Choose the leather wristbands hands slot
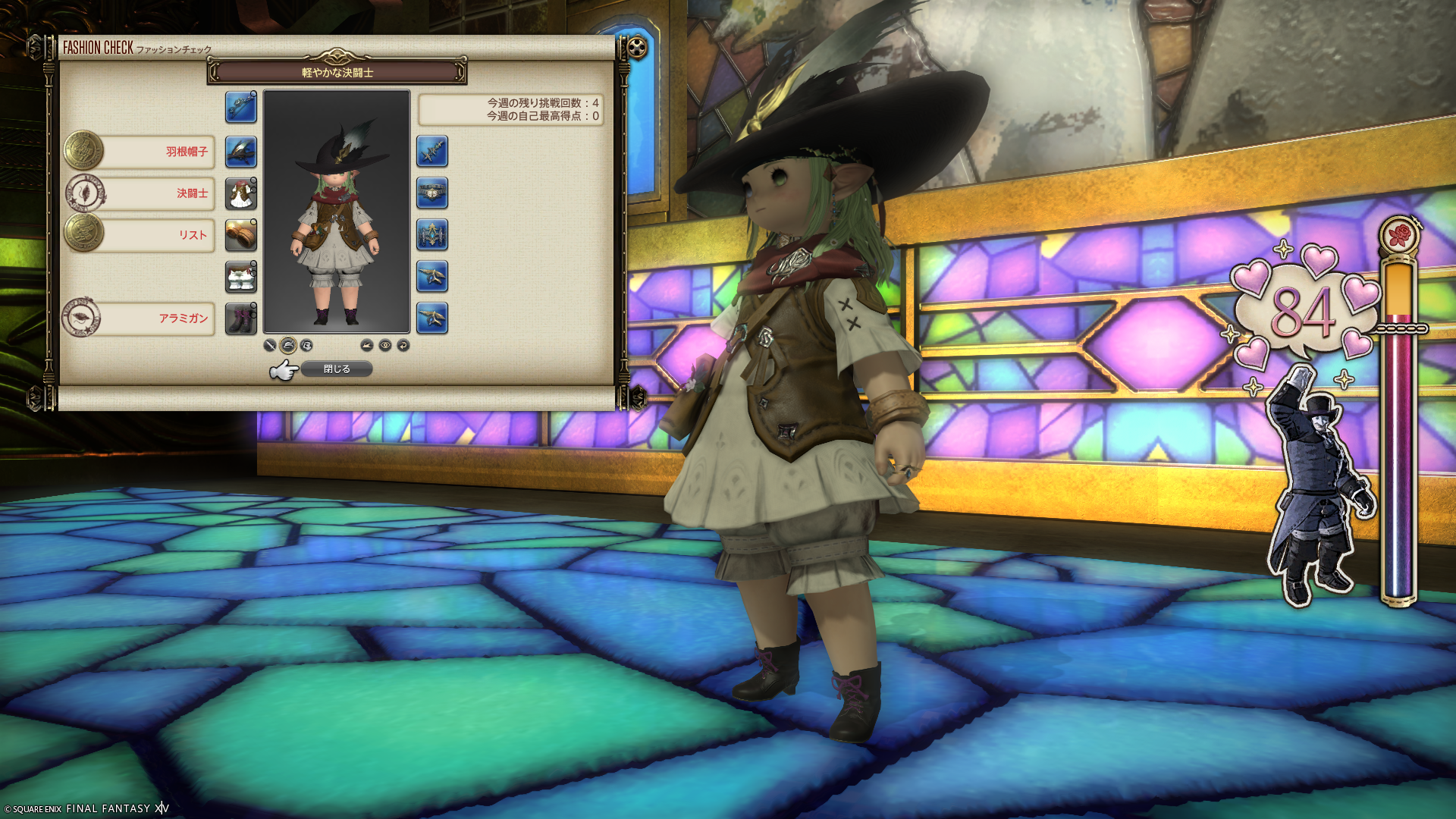1456x819 pixels. click(241, 235)
